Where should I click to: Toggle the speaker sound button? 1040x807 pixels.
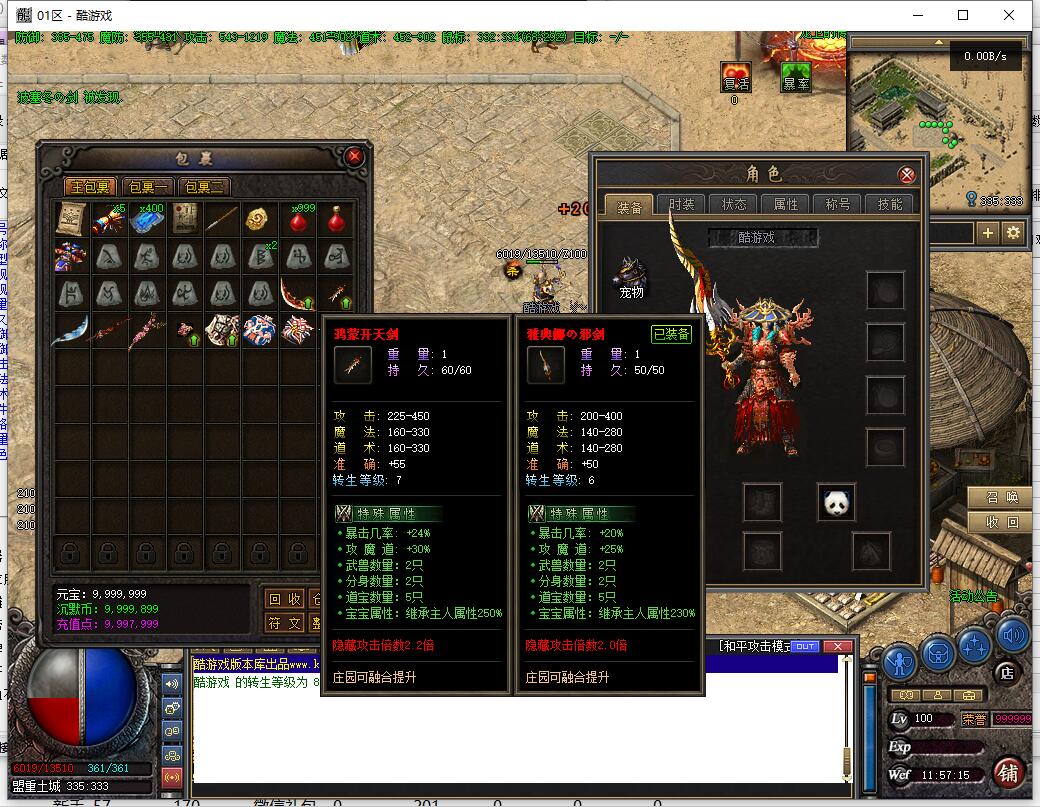(1012, 634)
